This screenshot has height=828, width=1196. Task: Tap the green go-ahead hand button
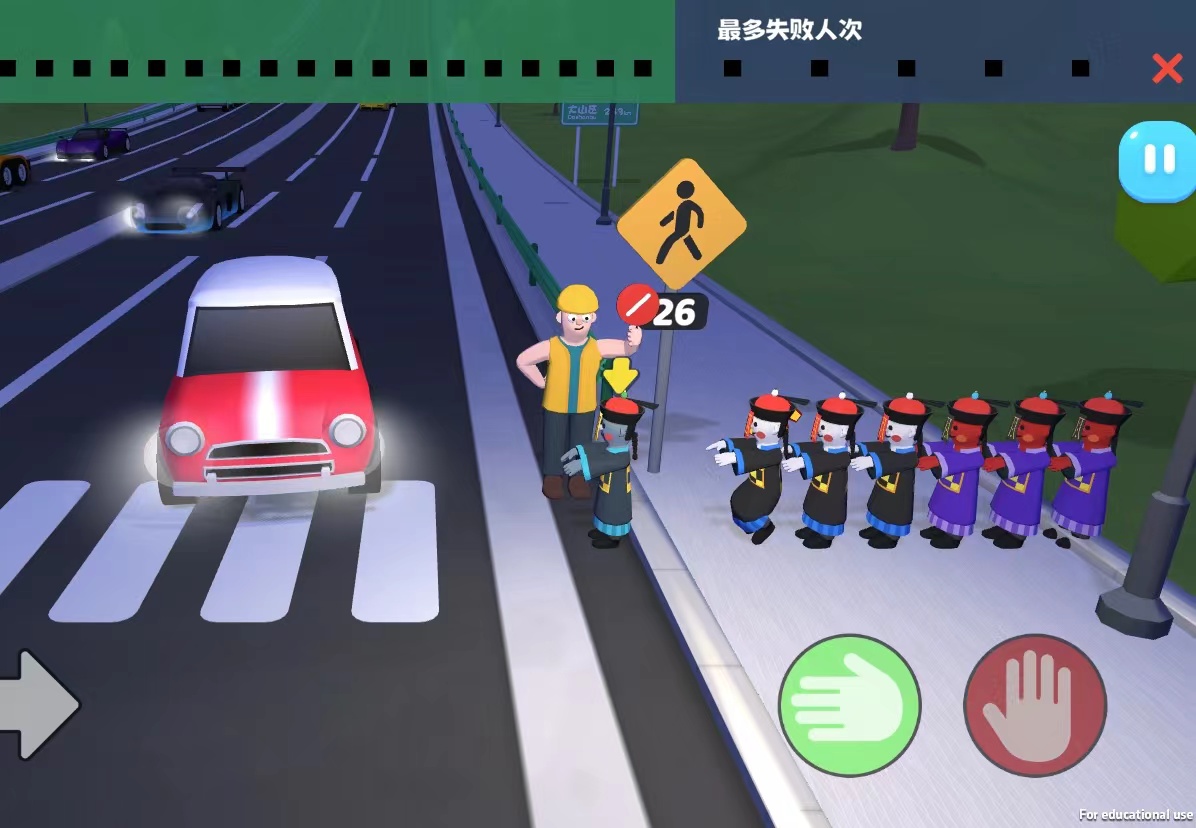click(x=849, y=705)
